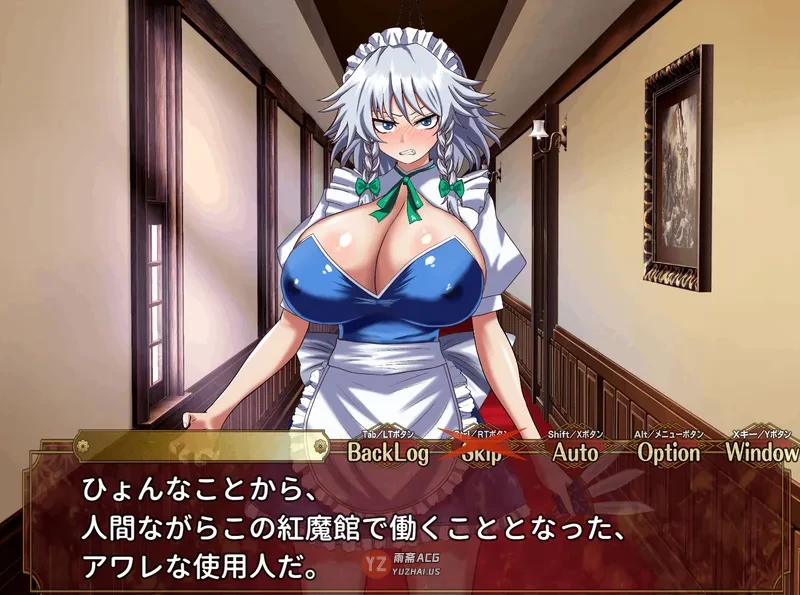The image size is (800, 595).
Task: Enable Auto text advance
Action: (575, 452)
